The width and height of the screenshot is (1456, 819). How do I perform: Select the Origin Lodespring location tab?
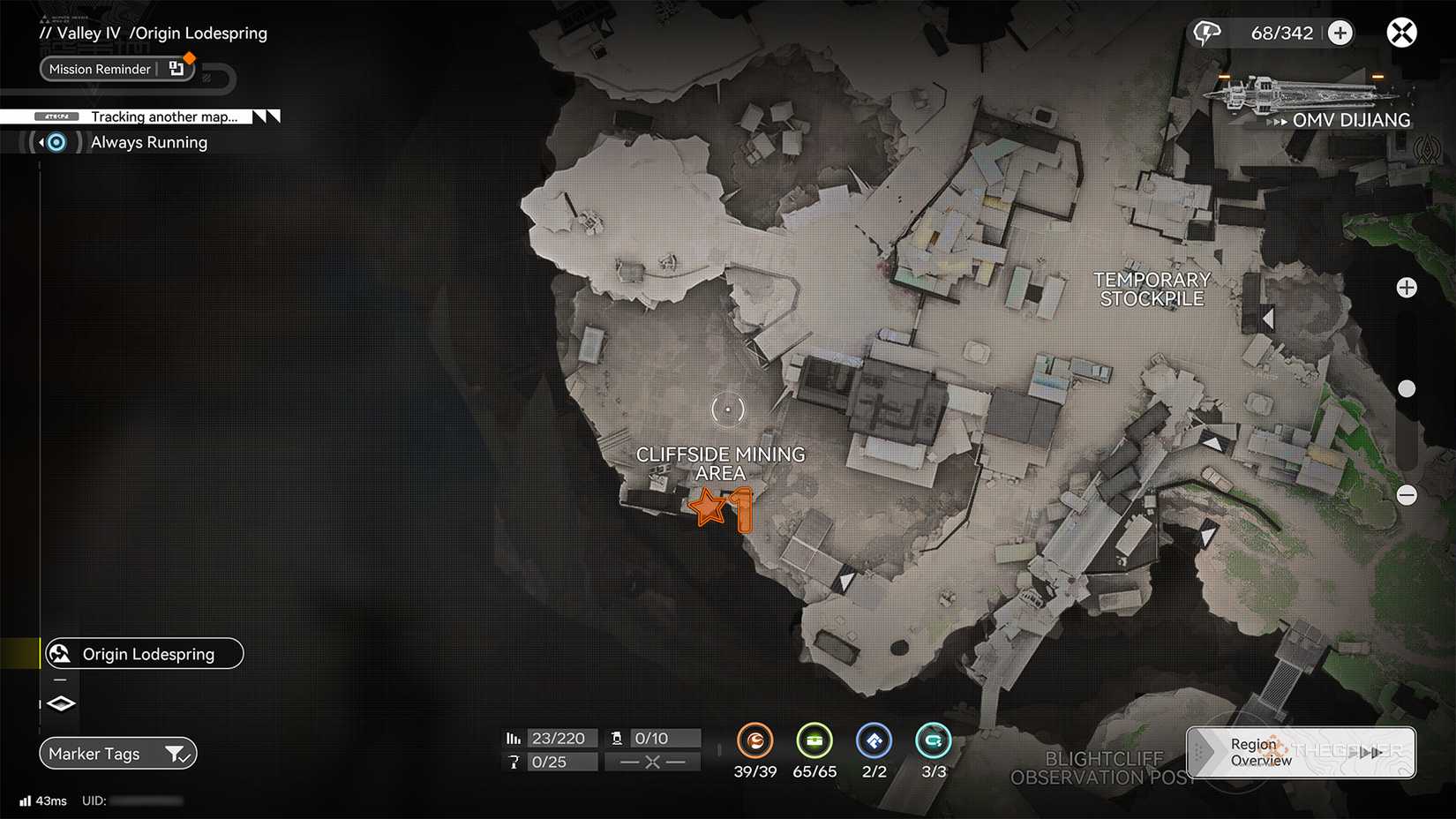tap(147, 653)
